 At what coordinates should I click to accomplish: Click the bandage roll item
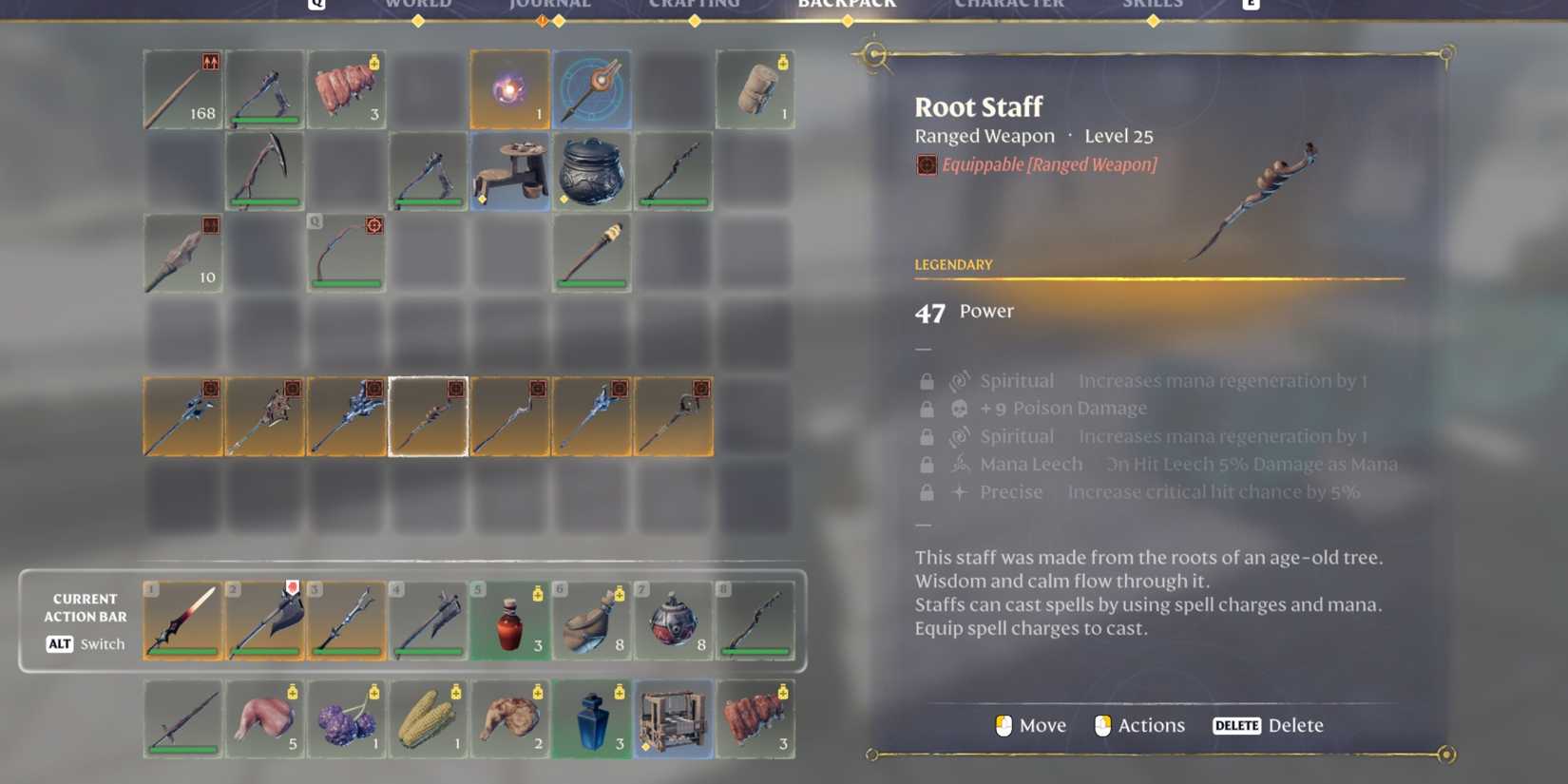click(755, 90)
